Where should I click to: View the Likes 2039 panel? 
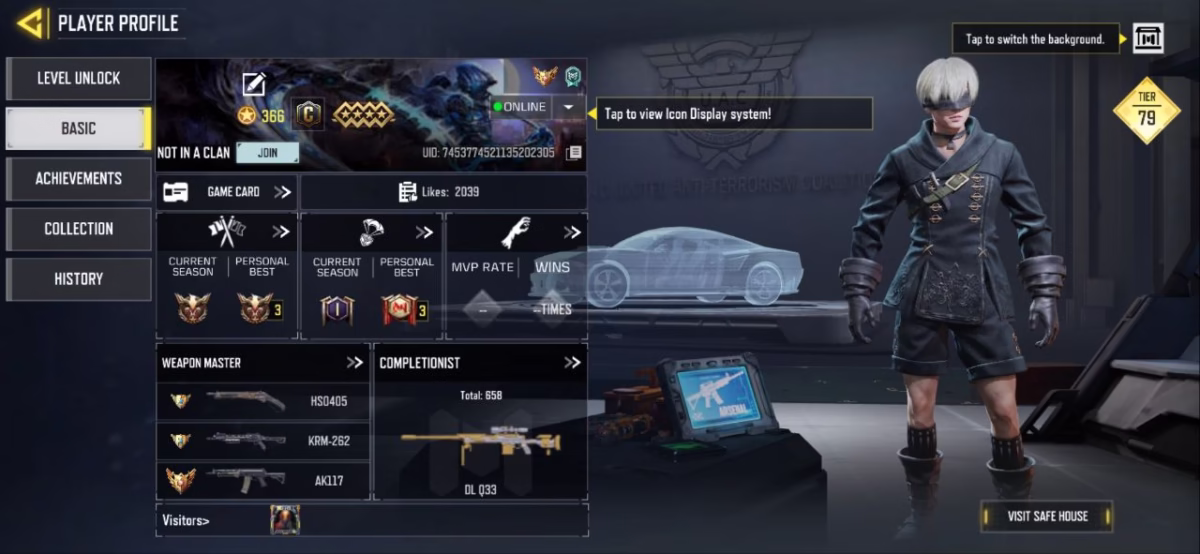coord(443,192)
